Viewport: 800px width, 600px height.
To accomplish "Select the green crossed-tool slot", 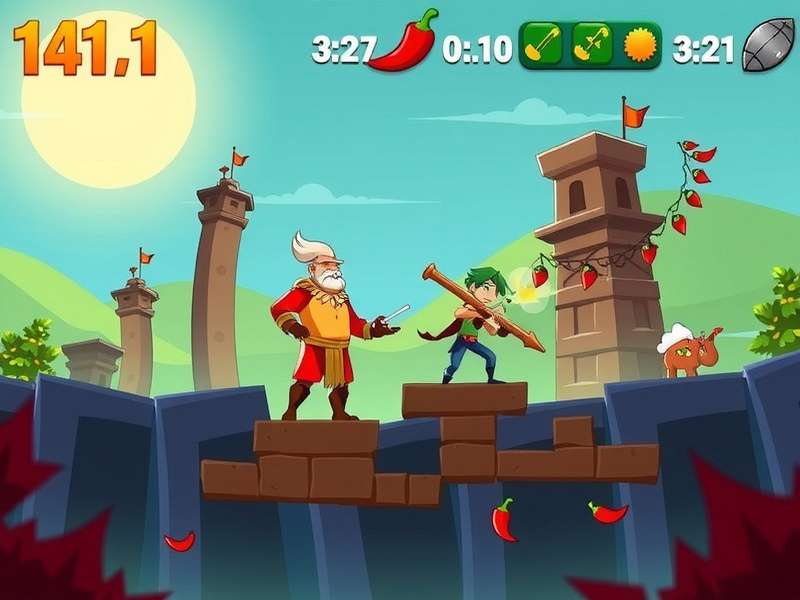I will click(x=592, y=45).
